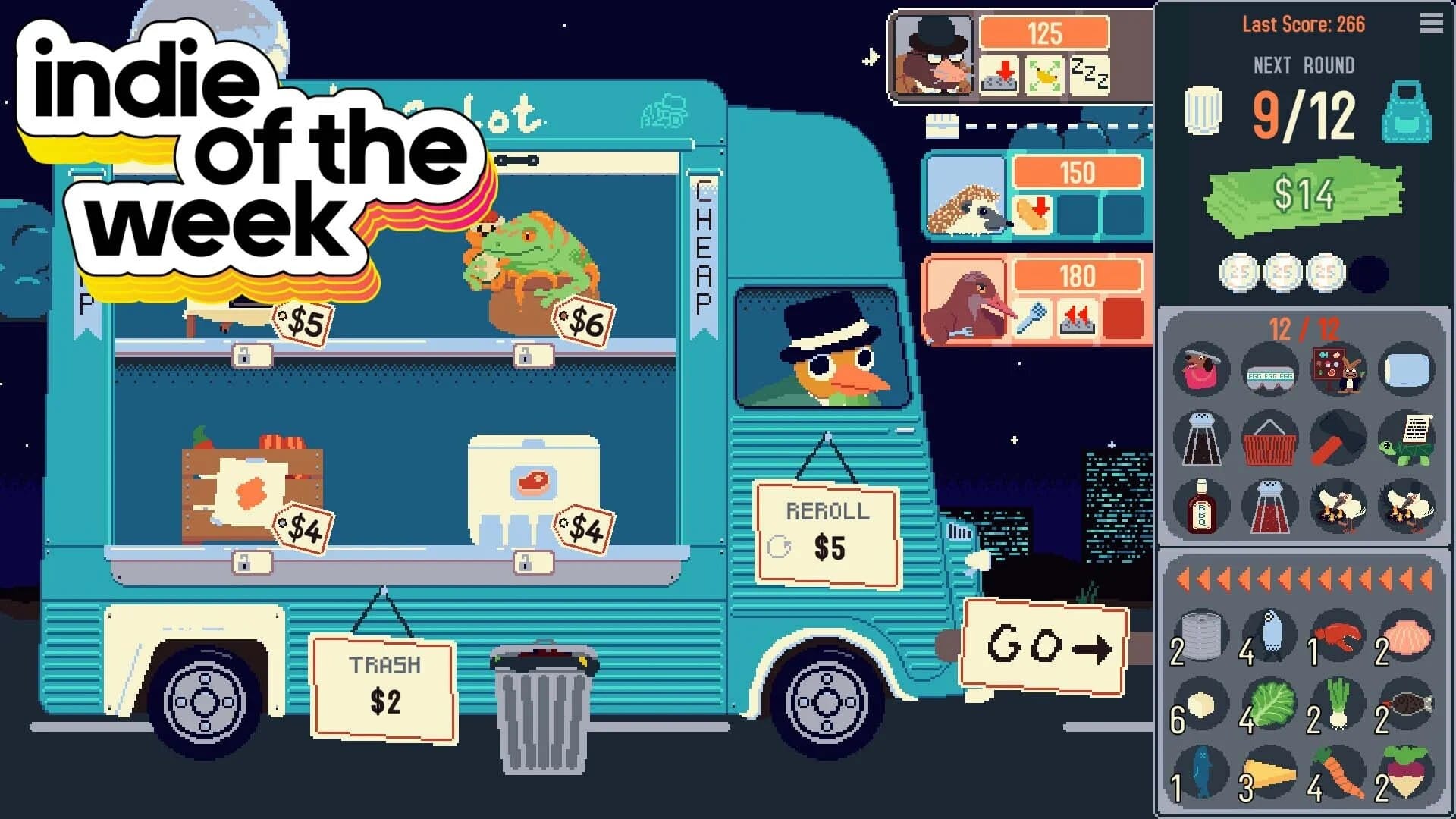The width and height of the screenshot is (1456, 819).
Task: Open the hamburger menu in the top-right corner
Action: tap(1430, 23)
